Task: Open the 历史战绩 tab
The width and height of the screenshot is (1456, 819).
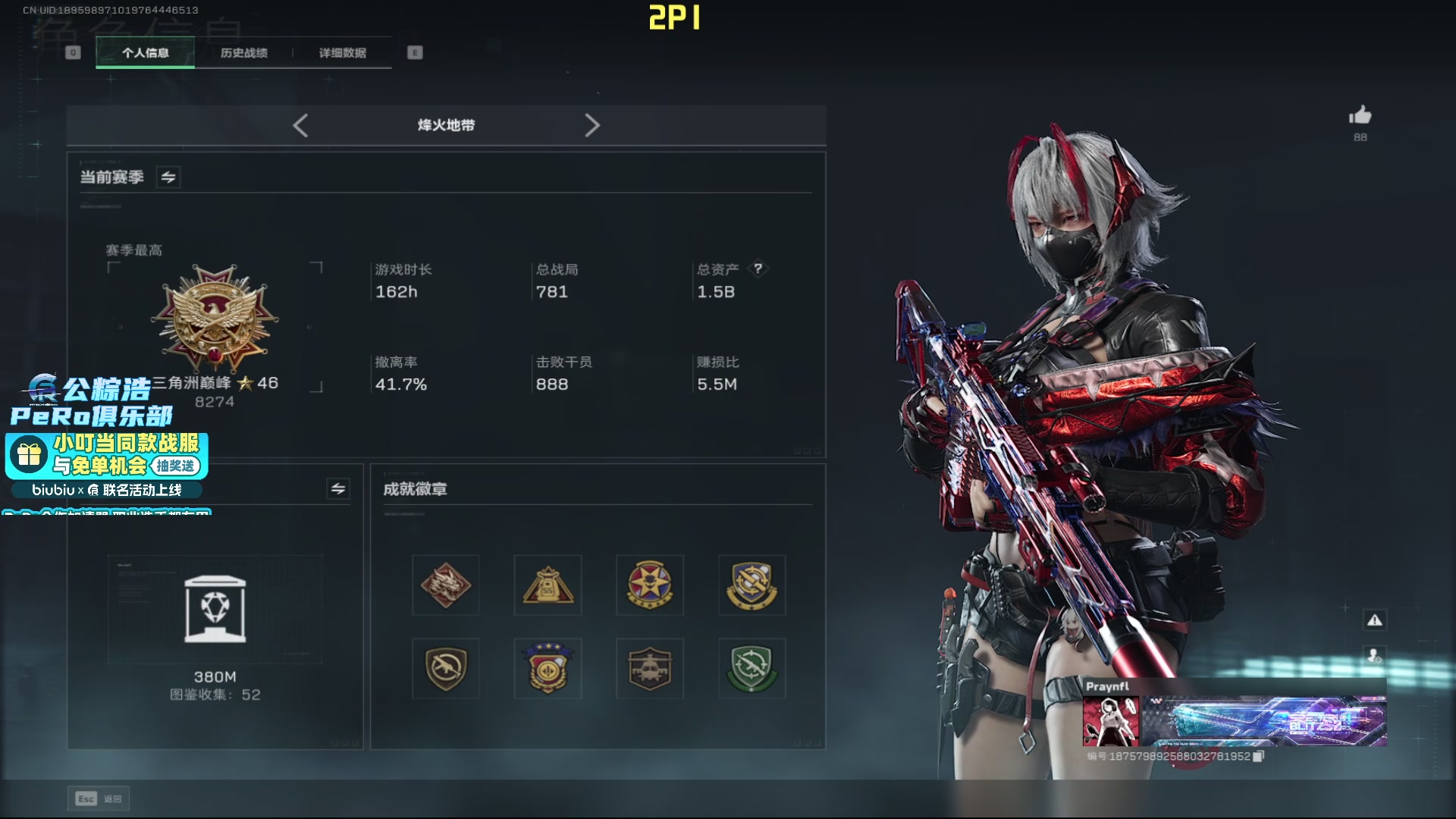Action: [243, 53]
